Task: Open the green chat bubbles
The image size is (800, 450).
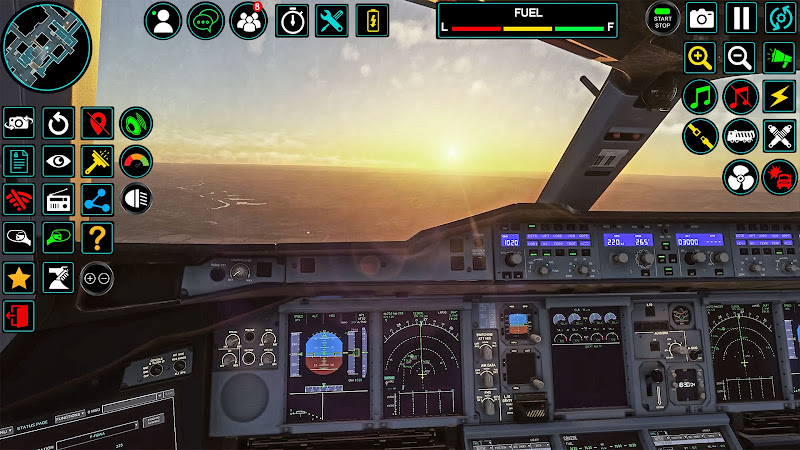Action: click(x=206, y=20)
